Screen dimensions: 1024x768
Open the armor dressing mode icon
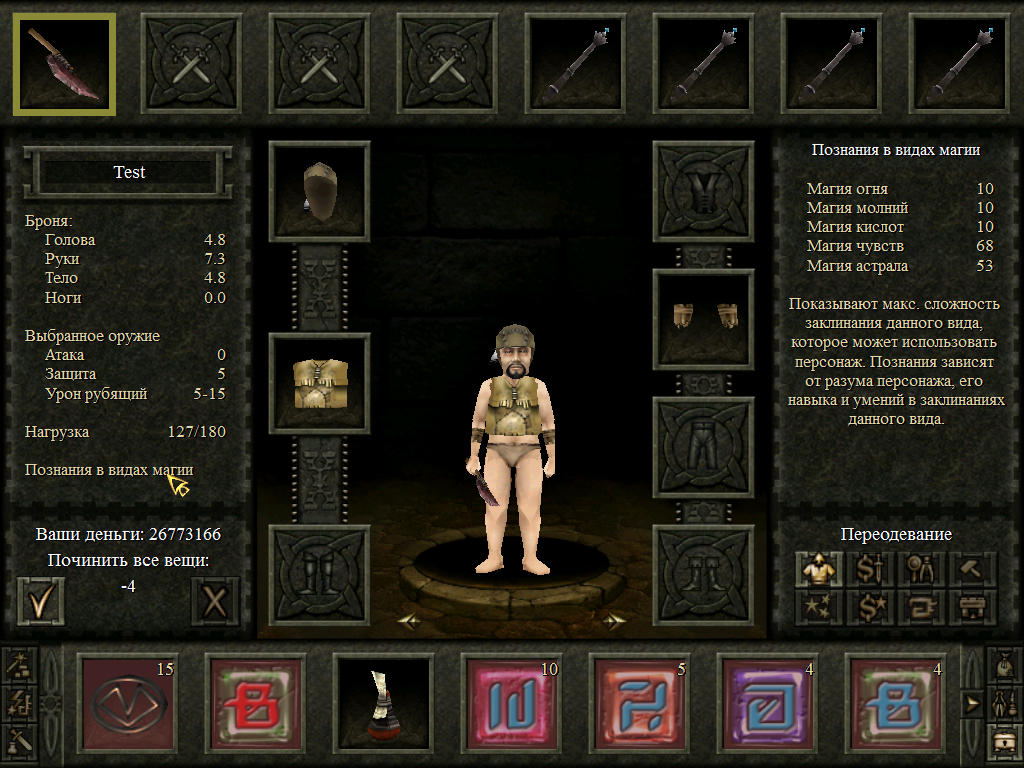(819, 570)
